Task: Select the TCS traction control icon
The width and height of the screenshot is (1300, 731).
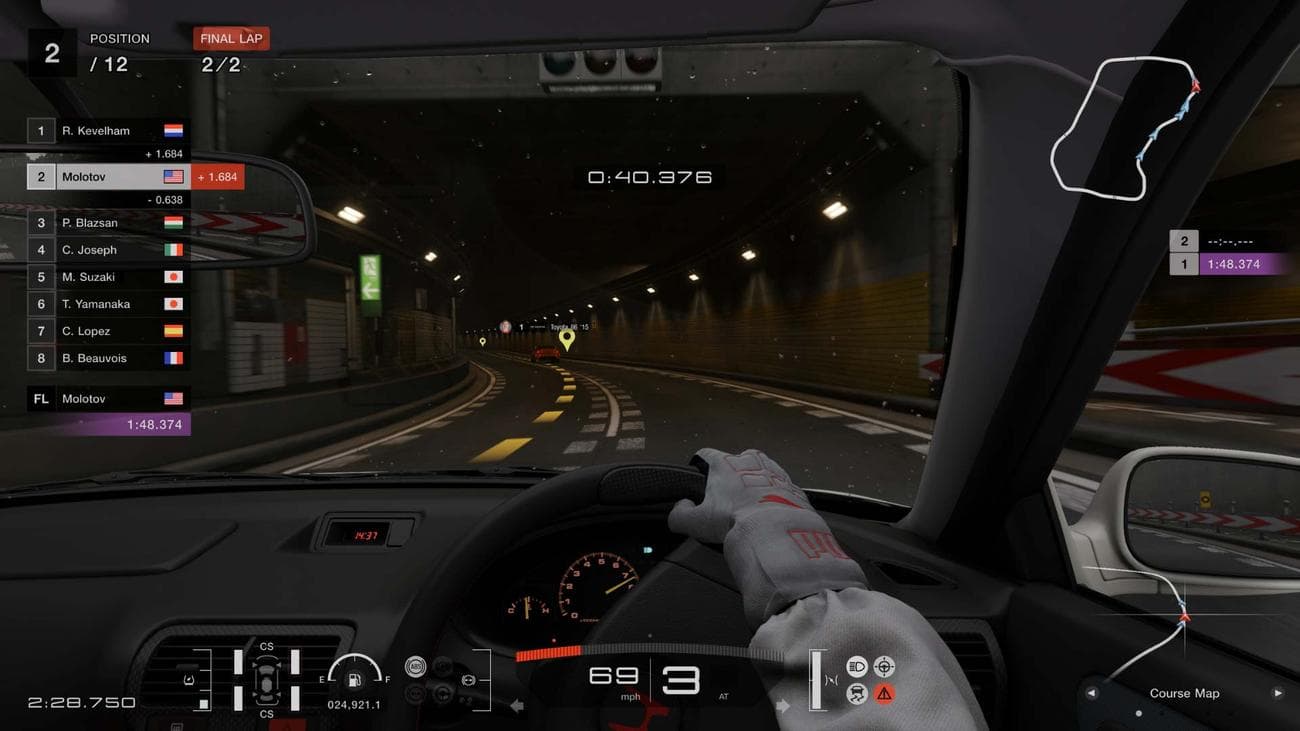Action: coord(855,695)
